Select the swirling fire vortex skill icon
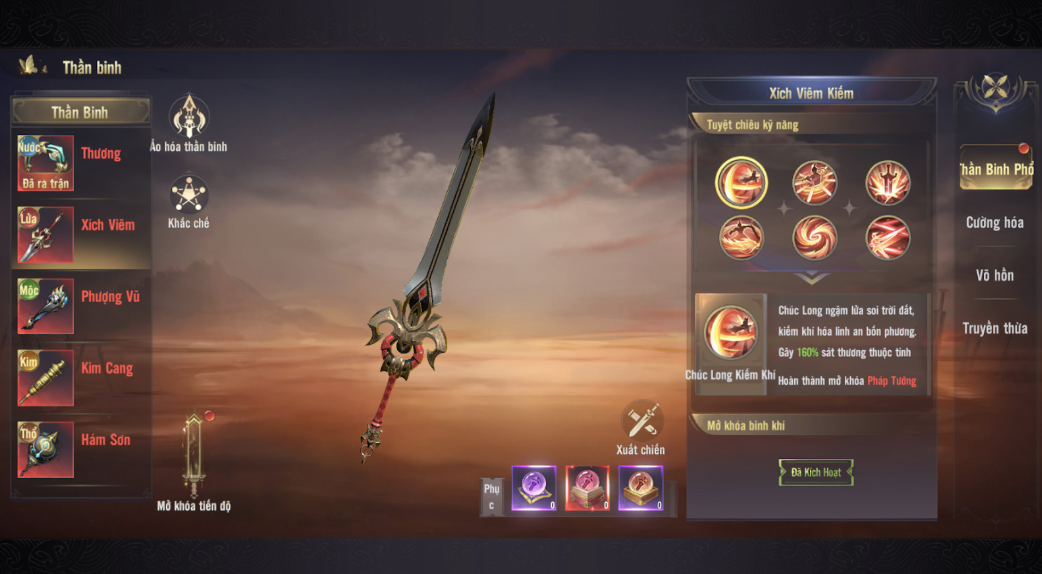 (x=815, y=238)
